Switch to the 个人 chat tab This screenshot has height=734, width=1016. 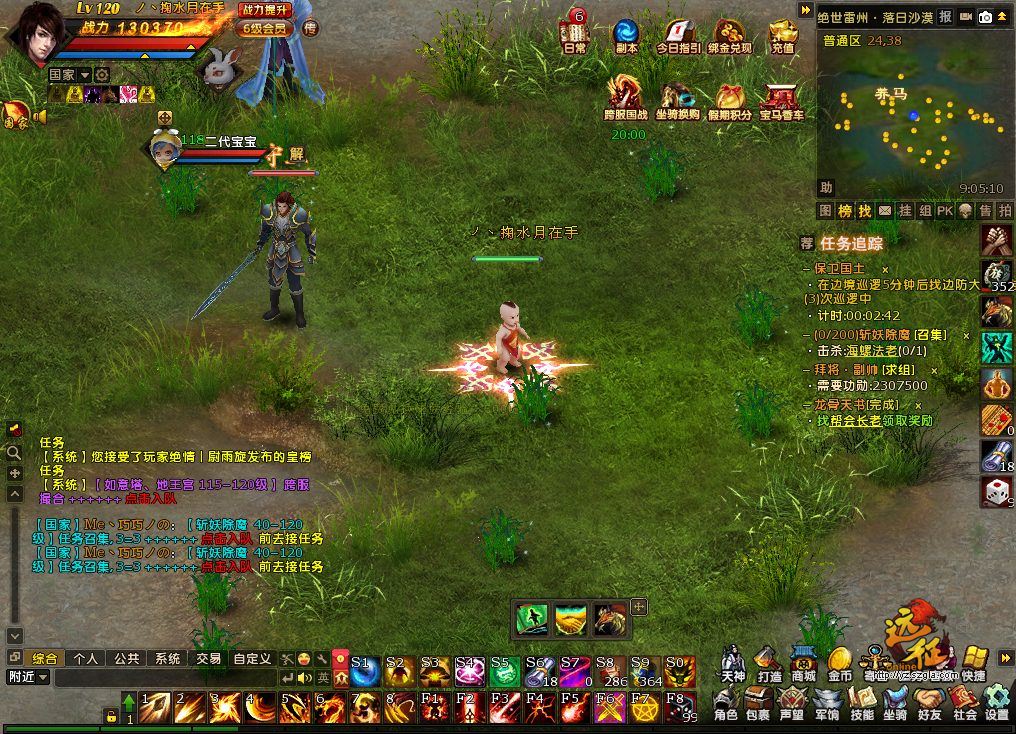(86, 659)
